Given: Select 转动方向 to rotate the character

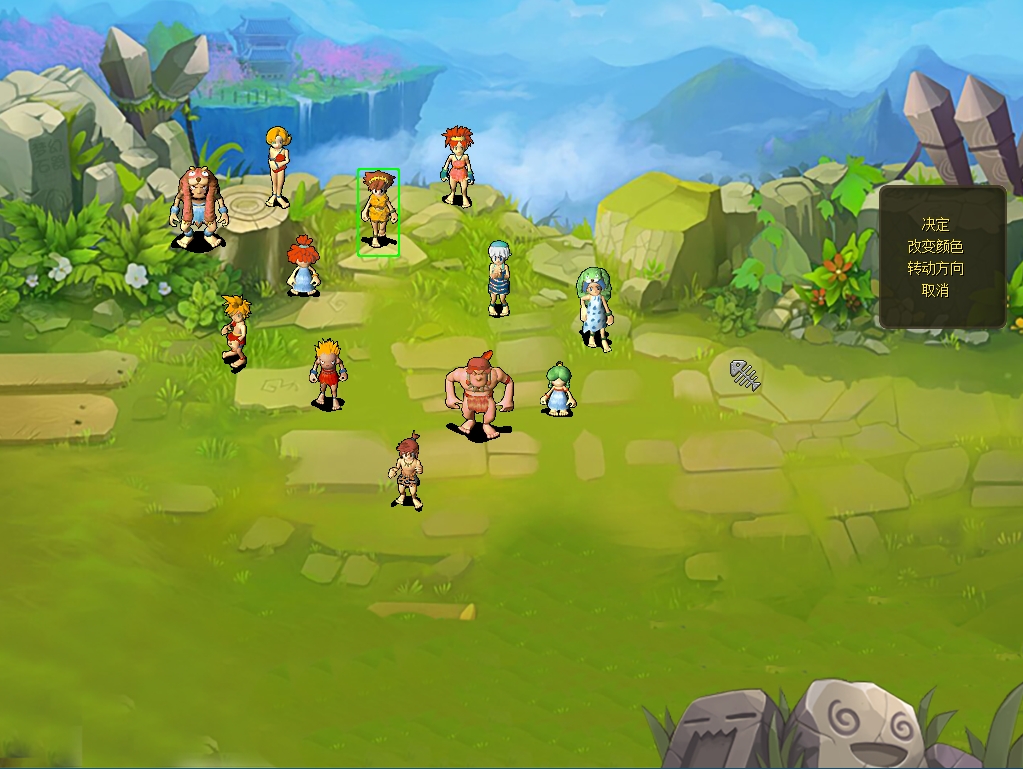Looking at the screenshot, I should point(935,268).
